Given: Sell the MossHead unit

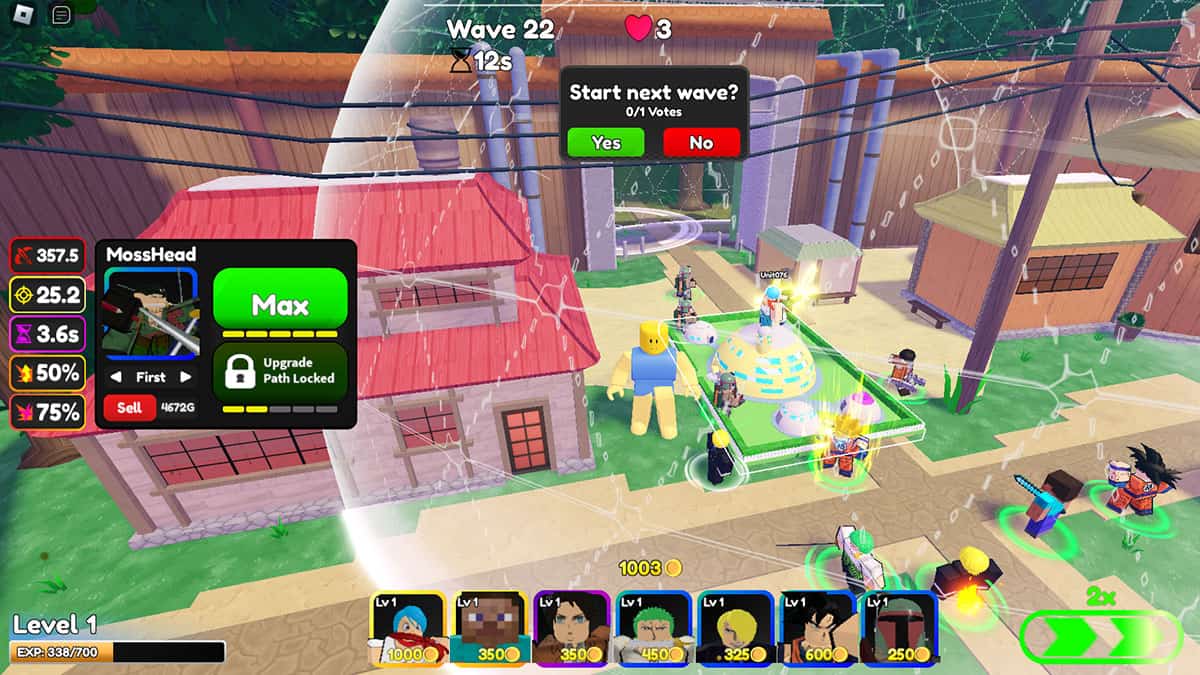Looking at the screenshot, I should 129,407.
